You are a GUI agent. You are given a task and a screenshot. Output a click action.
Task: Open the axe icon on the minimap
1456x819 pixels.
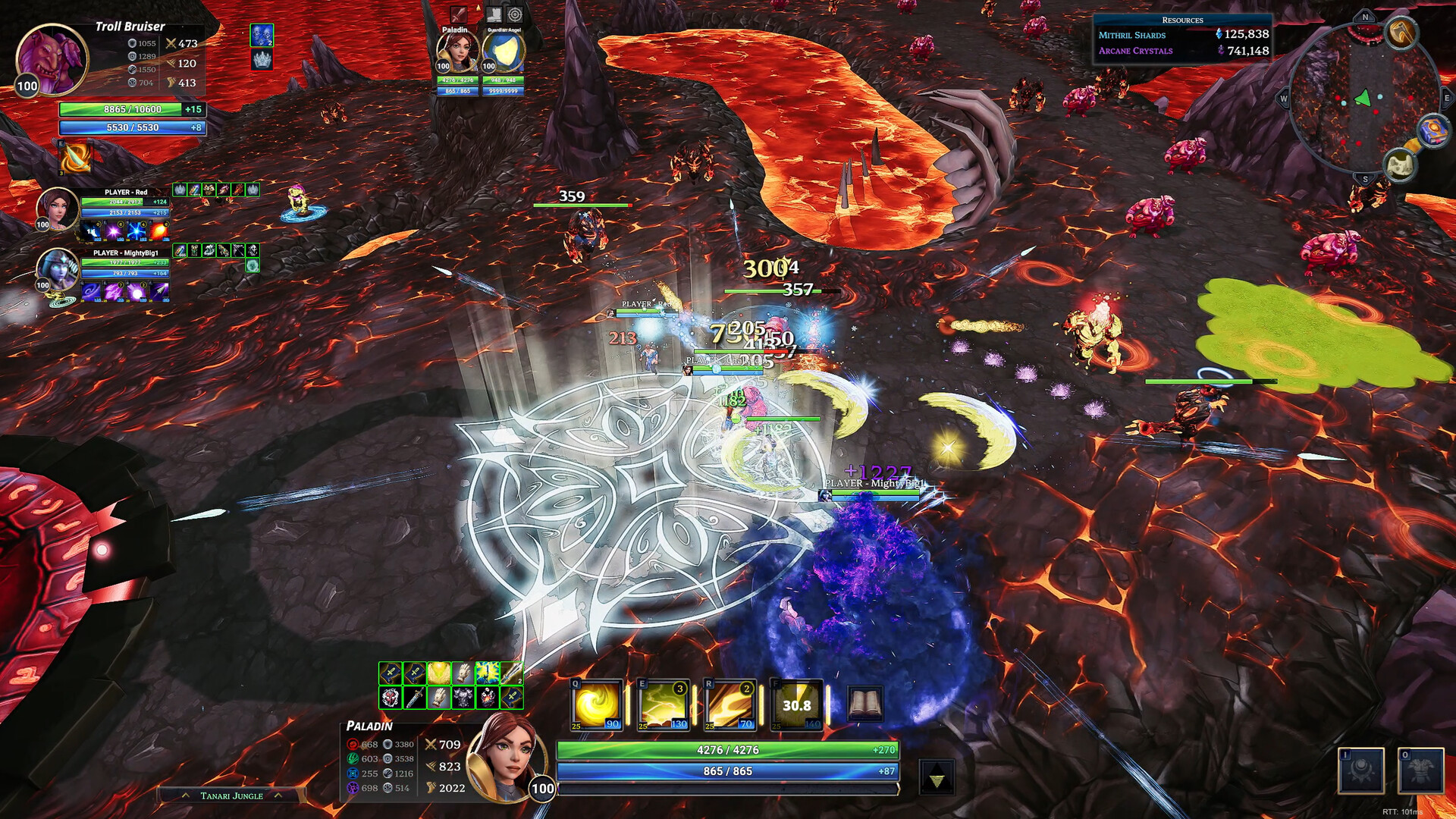[1401, 33]
